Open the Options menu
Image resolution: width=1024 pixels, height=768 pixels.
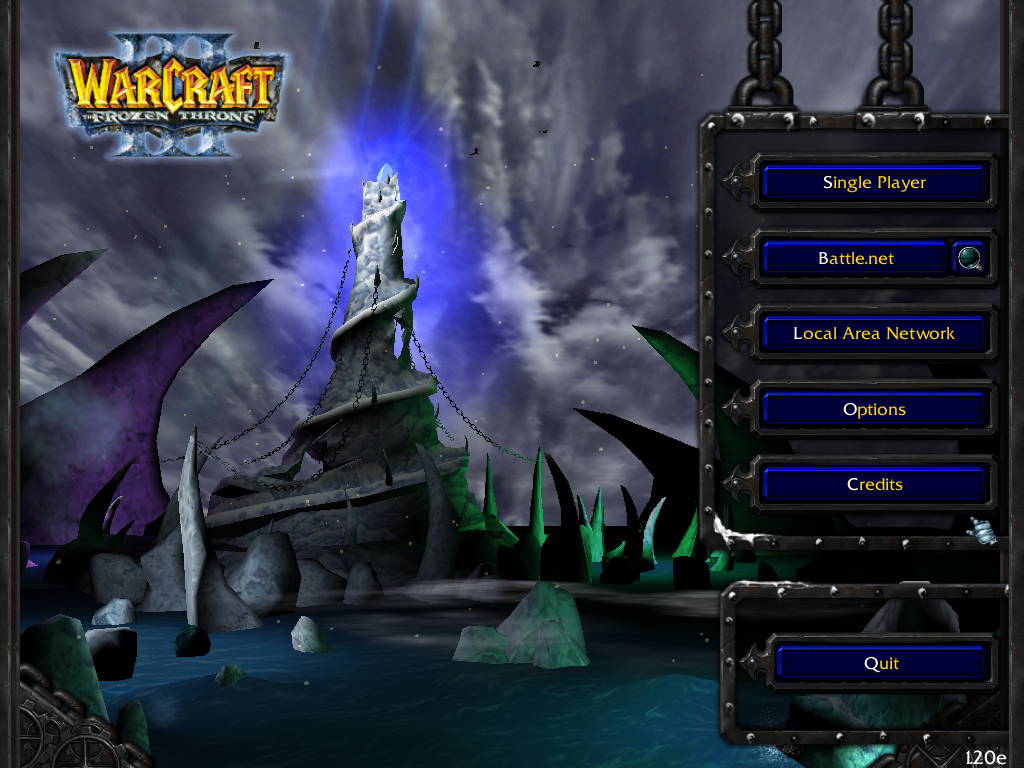[874, 409]
